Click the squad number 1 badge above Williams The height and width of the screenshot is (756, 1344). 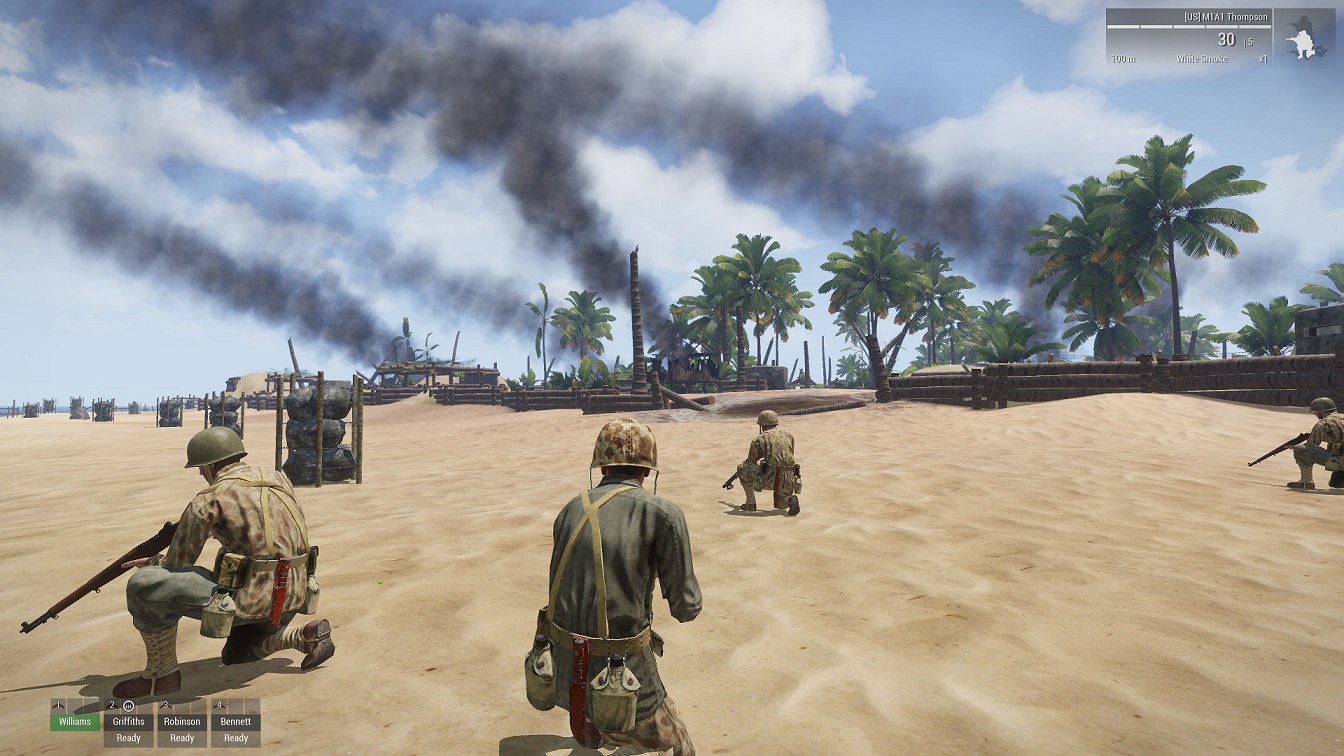[x=58, y=704]
